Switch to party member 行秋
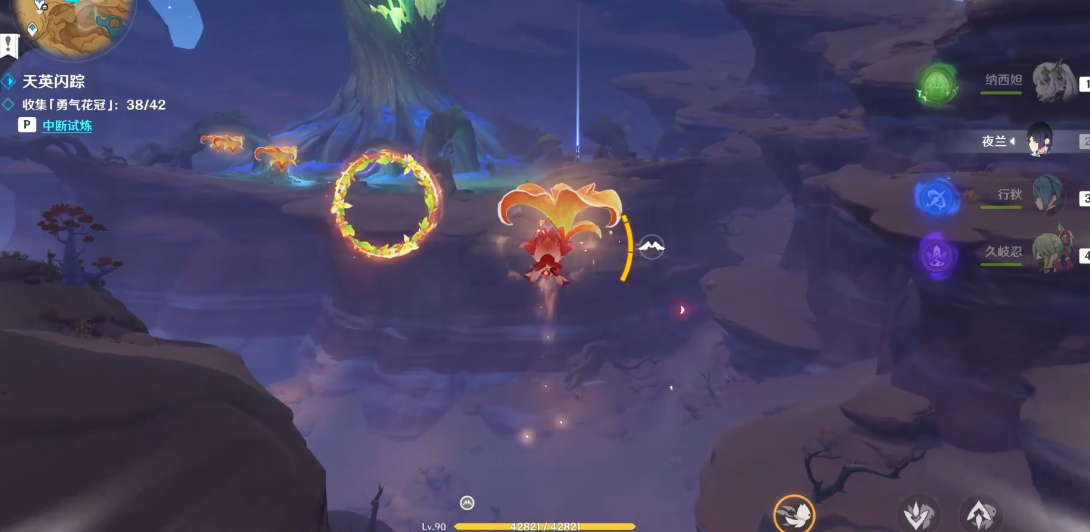 (1049, 195)
